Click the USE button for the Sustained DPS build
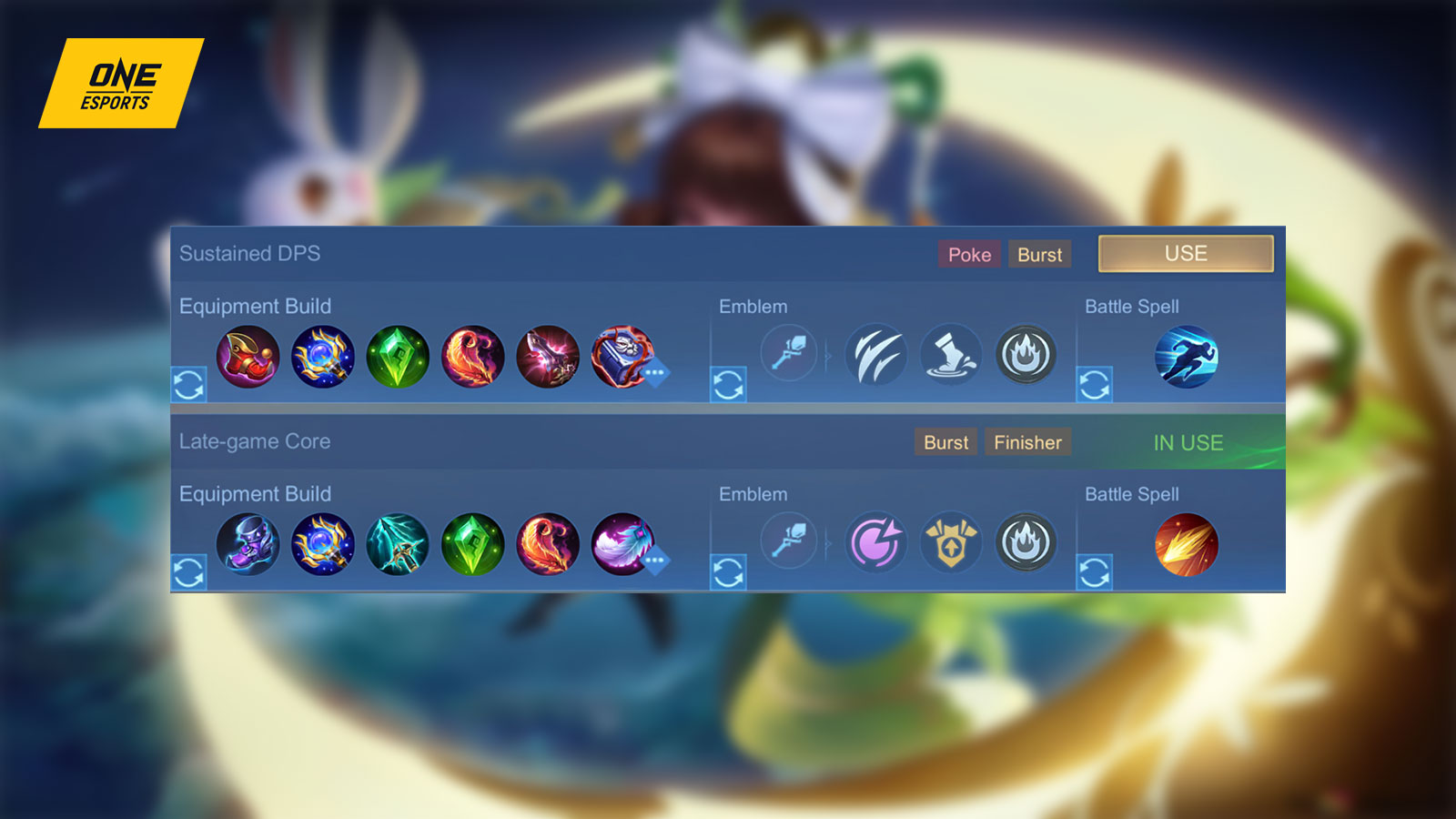 pos(1185,253)
